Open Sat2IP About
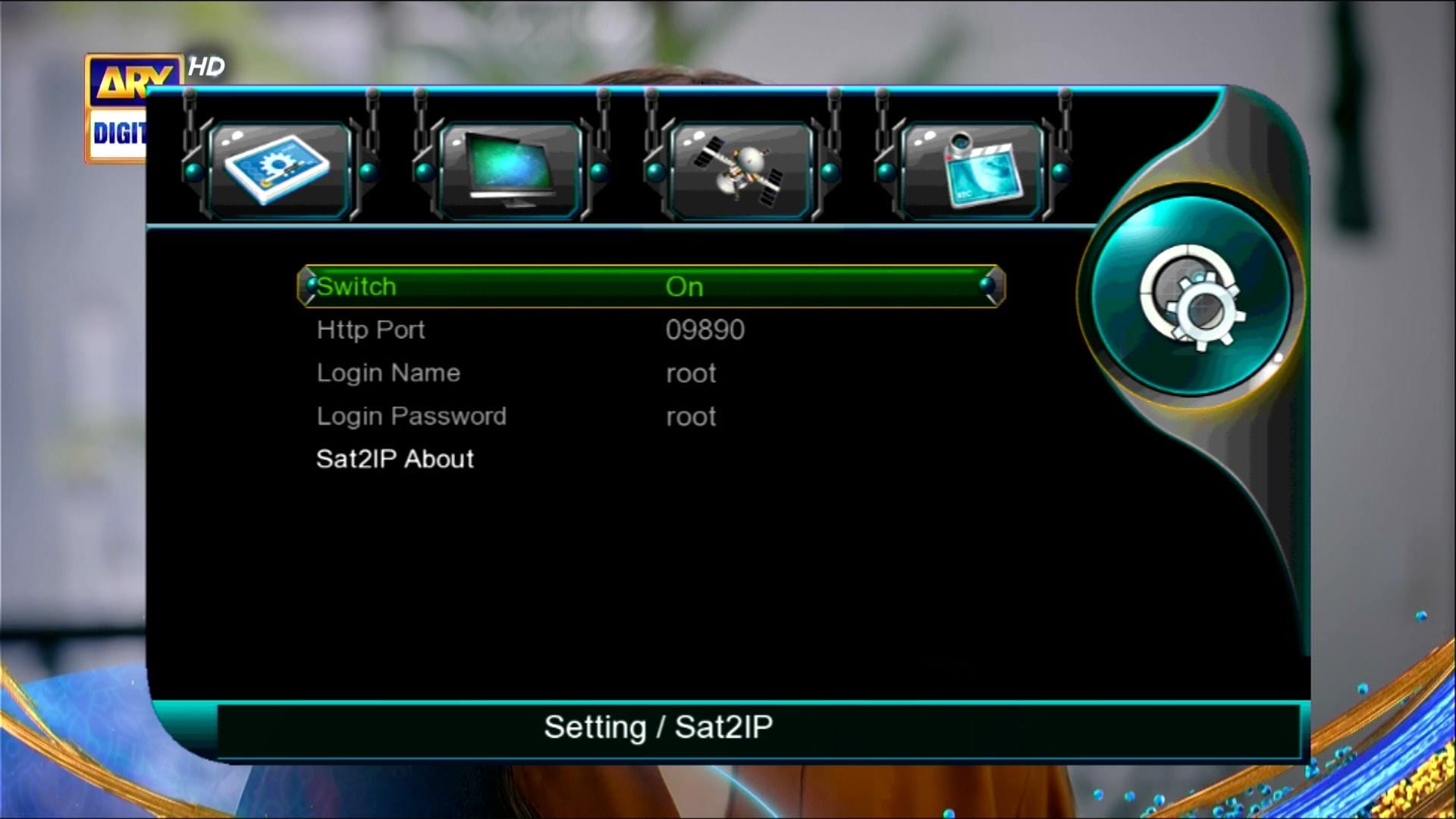Screen dimensions: 1456x819 (394, 459)
